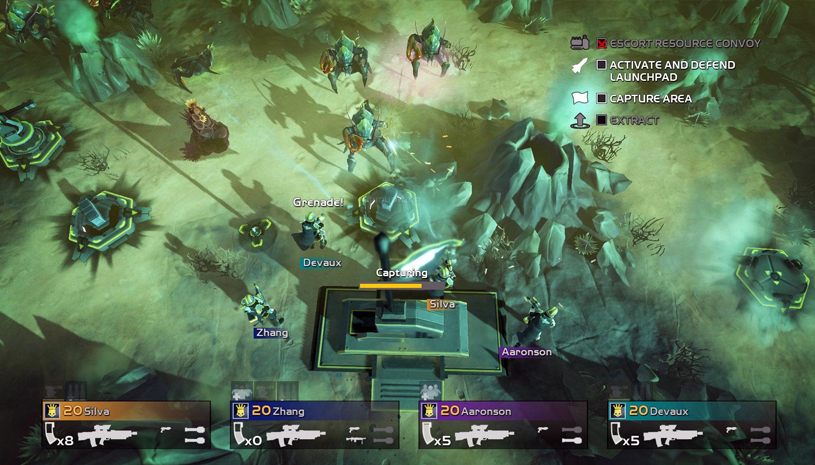Click the flag icon beside Capture Area
This screenshot has height=465, width=815.
pyautogui.click(x=580, y=99)
